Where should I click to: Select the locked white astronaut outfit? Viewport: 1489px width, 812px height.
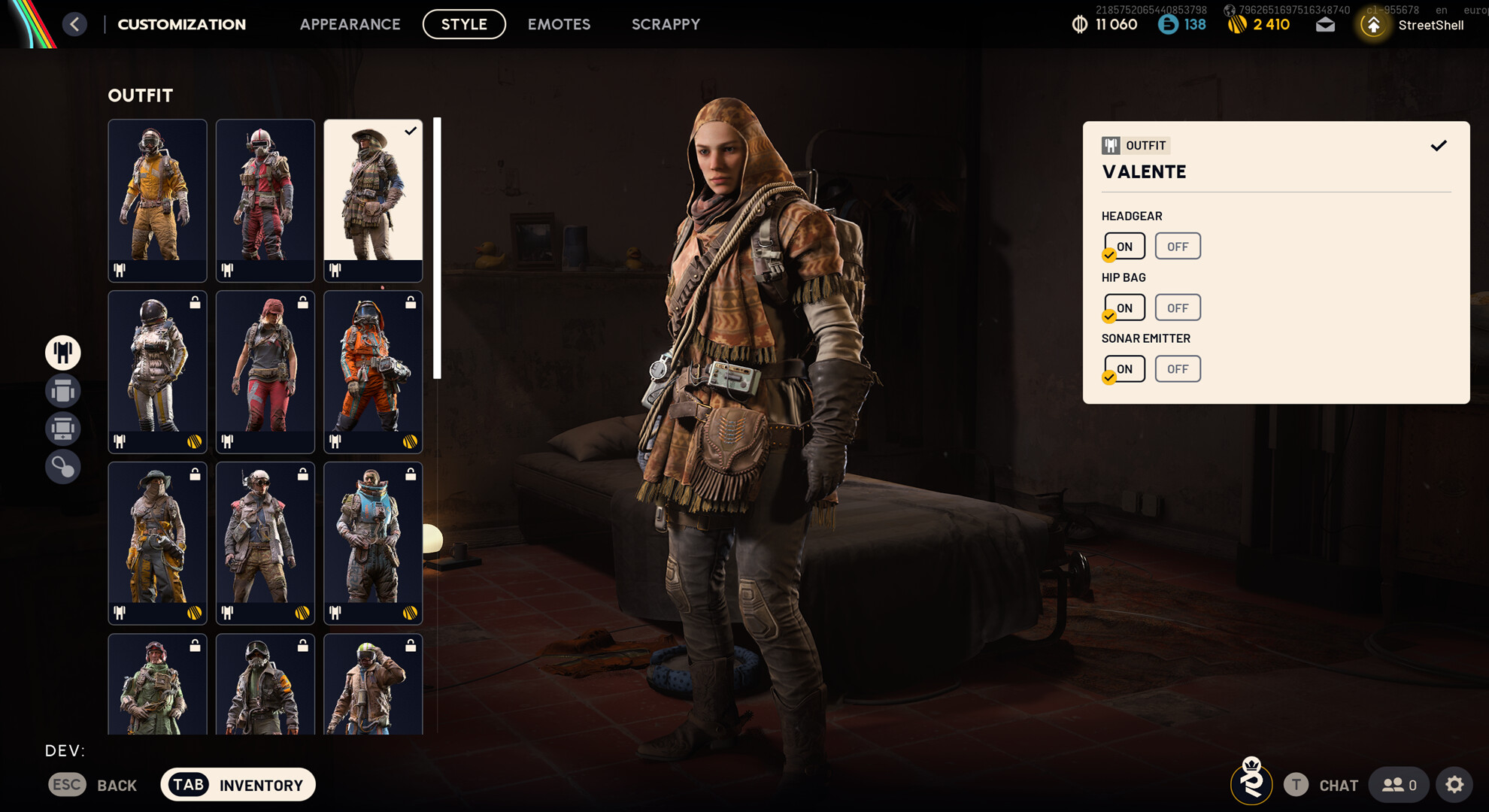coord(157,371)
